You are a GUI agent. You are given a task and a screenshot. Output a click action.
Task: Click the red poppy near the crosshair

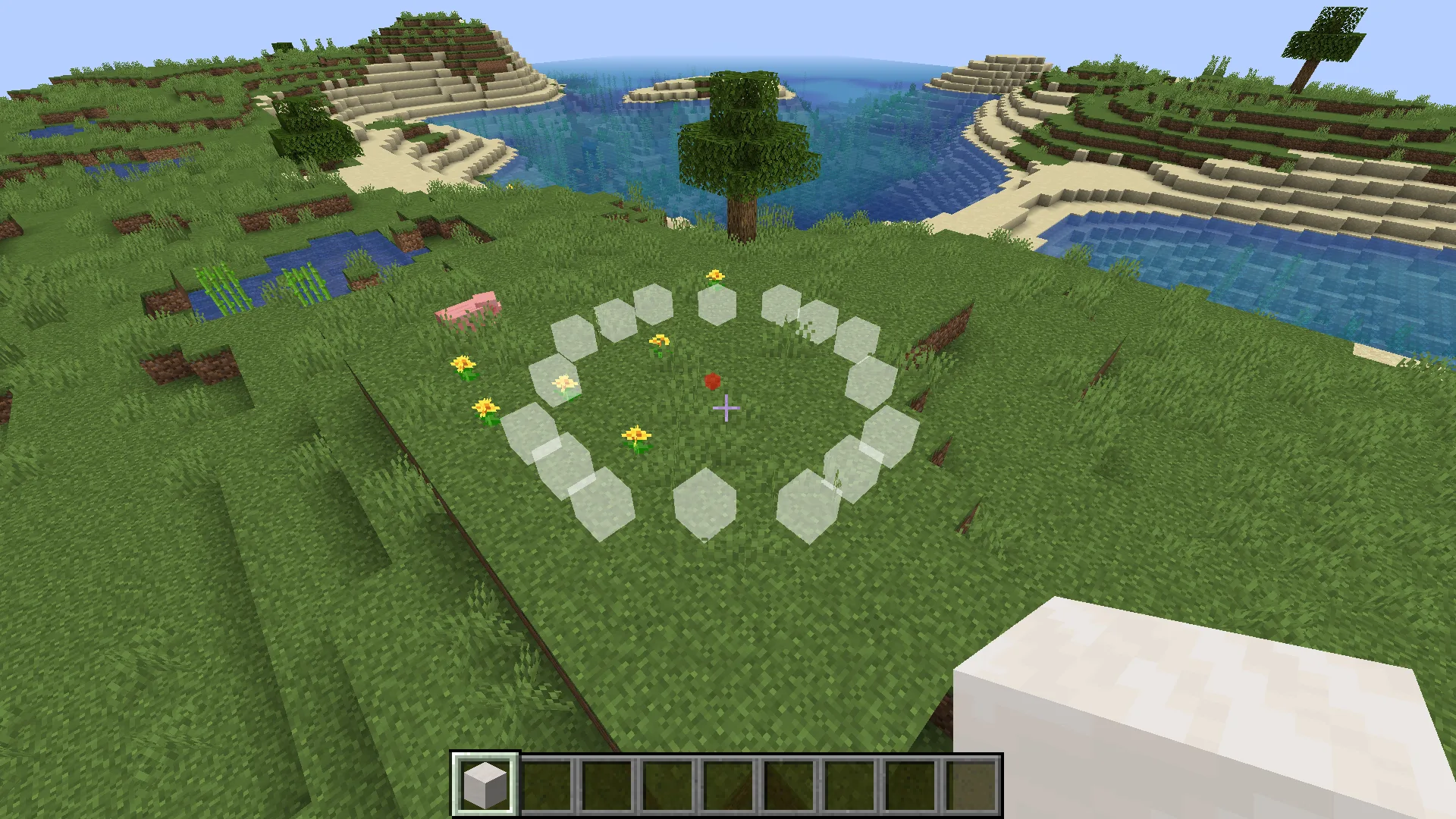(711, 381)
